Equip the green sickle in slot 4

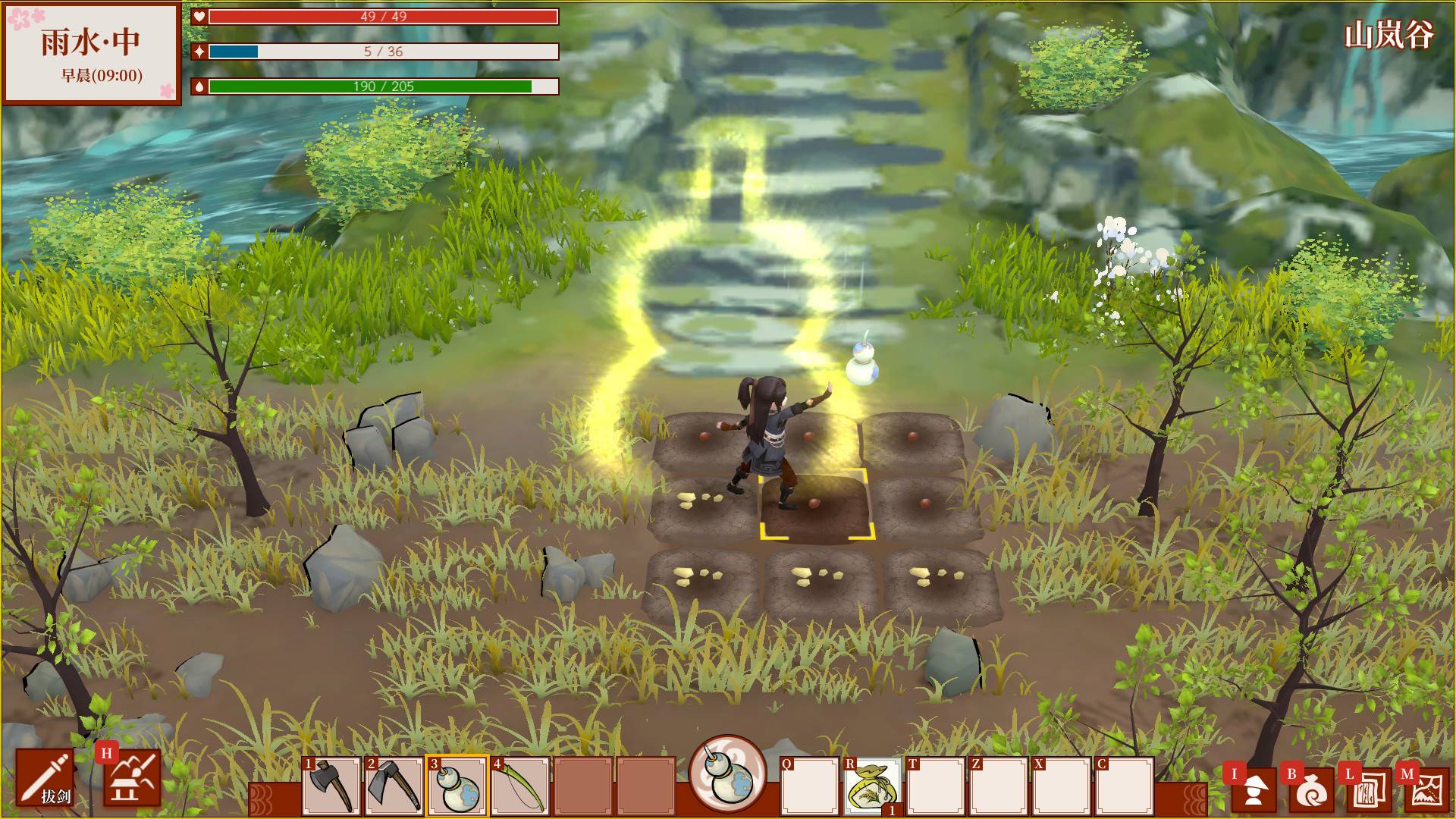[x=520, y=786]
